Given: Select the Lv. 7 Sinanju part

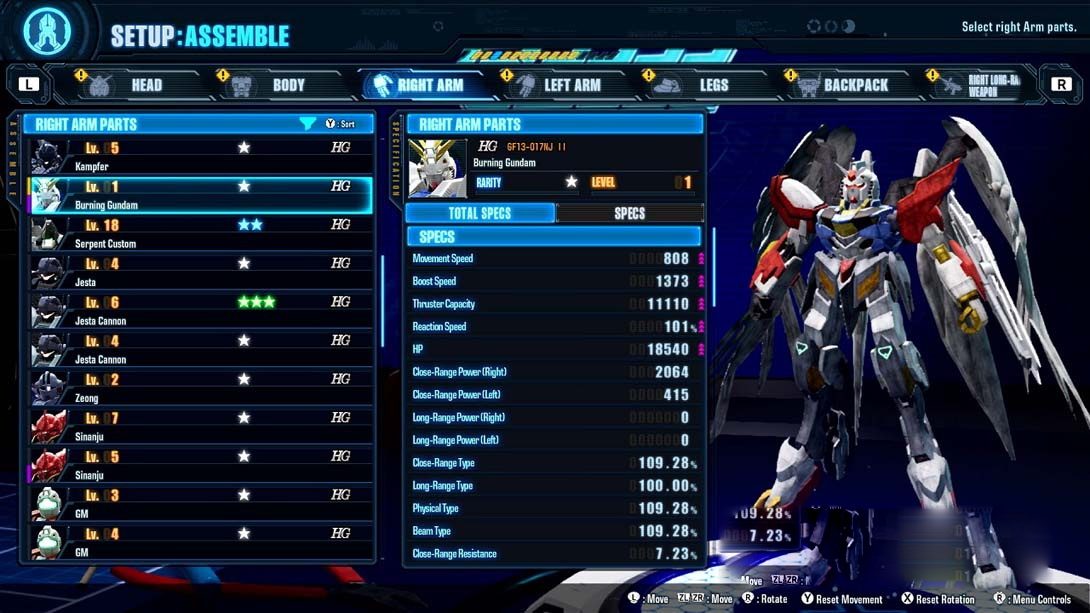Looking at the screenshot, I should pyautogui.click(x=200, y=427).
